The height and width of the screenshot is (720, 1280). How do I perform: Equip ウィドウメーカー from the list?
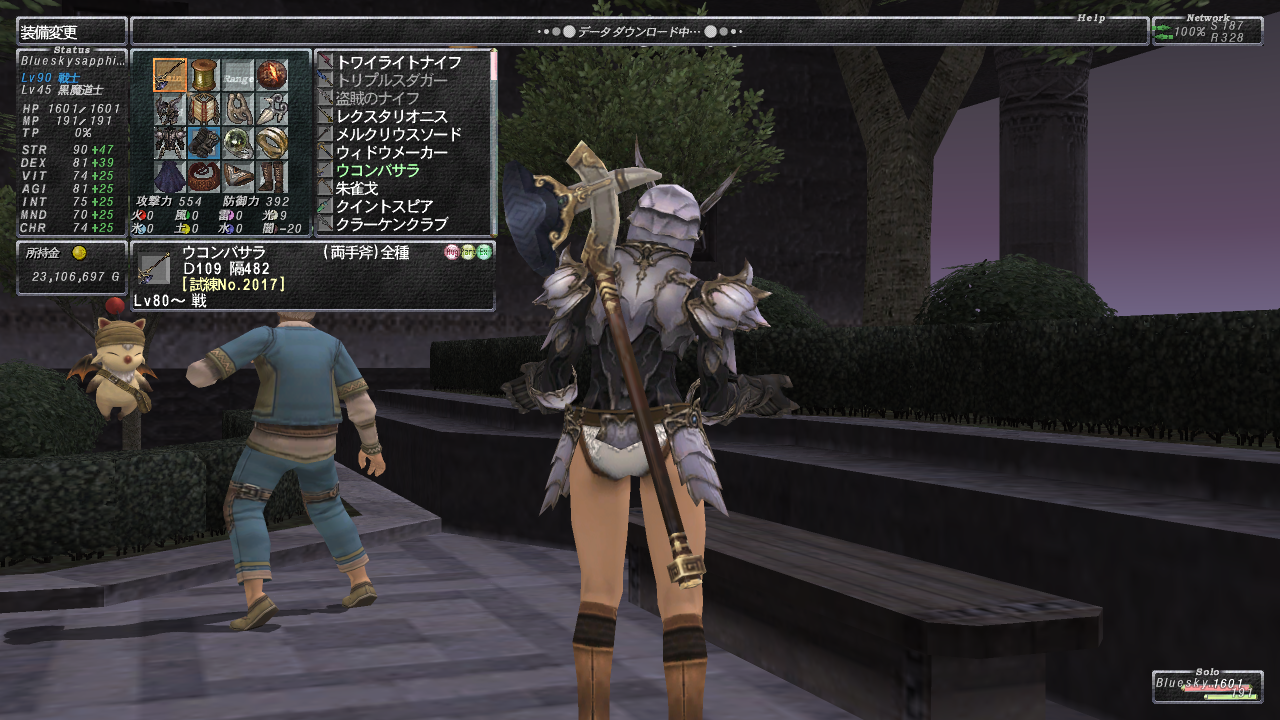(391, 152)
